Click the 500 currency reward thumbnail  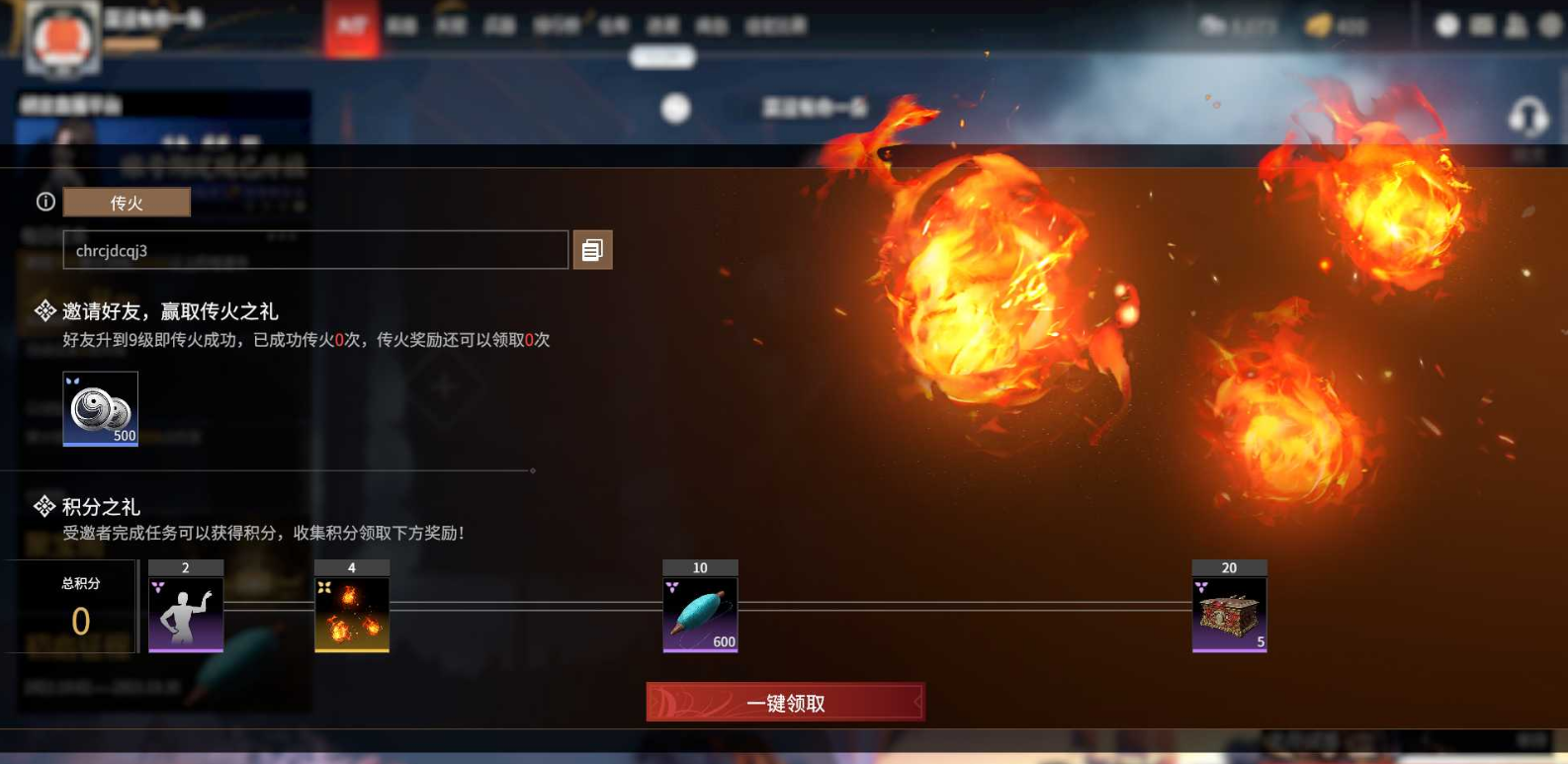coord(100,407)
